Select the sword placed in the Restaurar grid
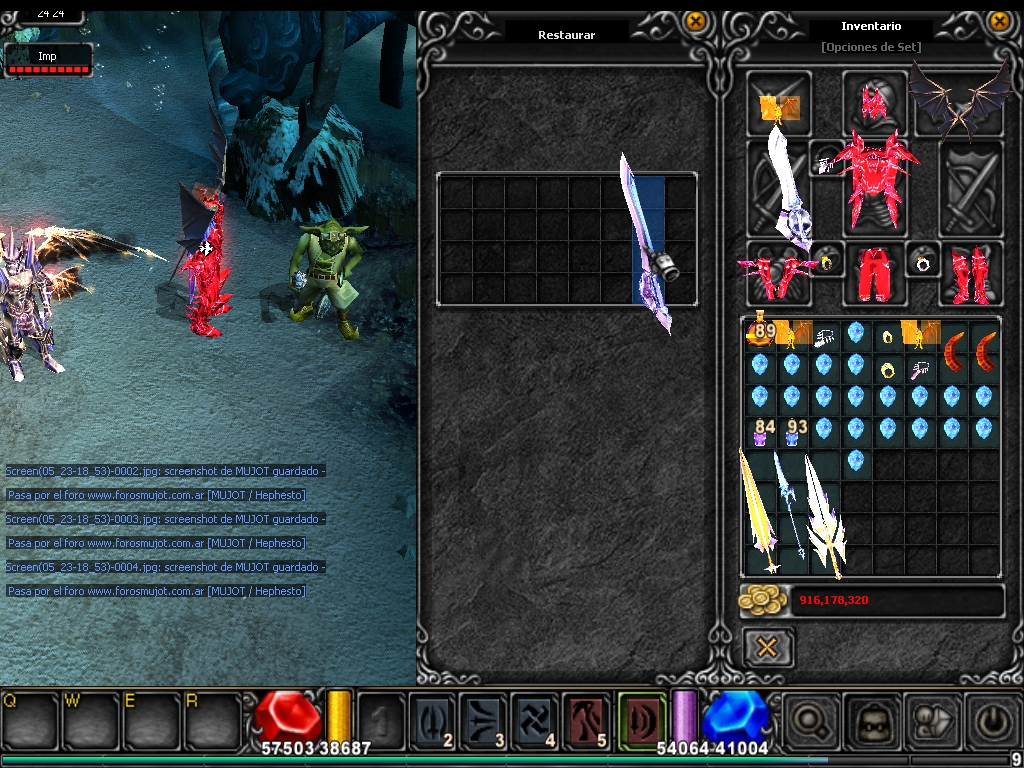 pyautogui.click(x=648, y=240)
